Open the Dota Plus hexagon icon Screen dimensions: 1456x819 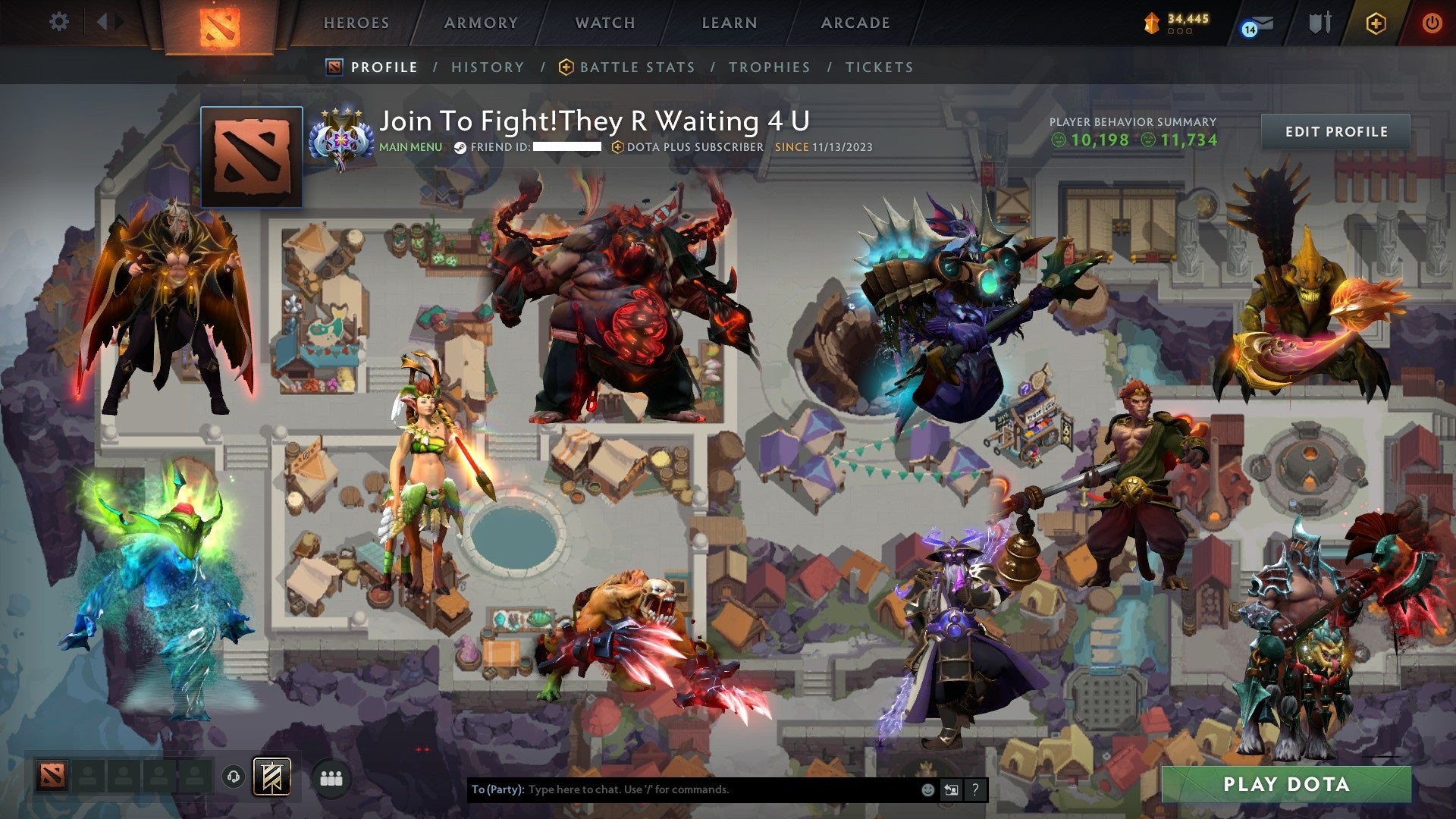click(1376, 24)
